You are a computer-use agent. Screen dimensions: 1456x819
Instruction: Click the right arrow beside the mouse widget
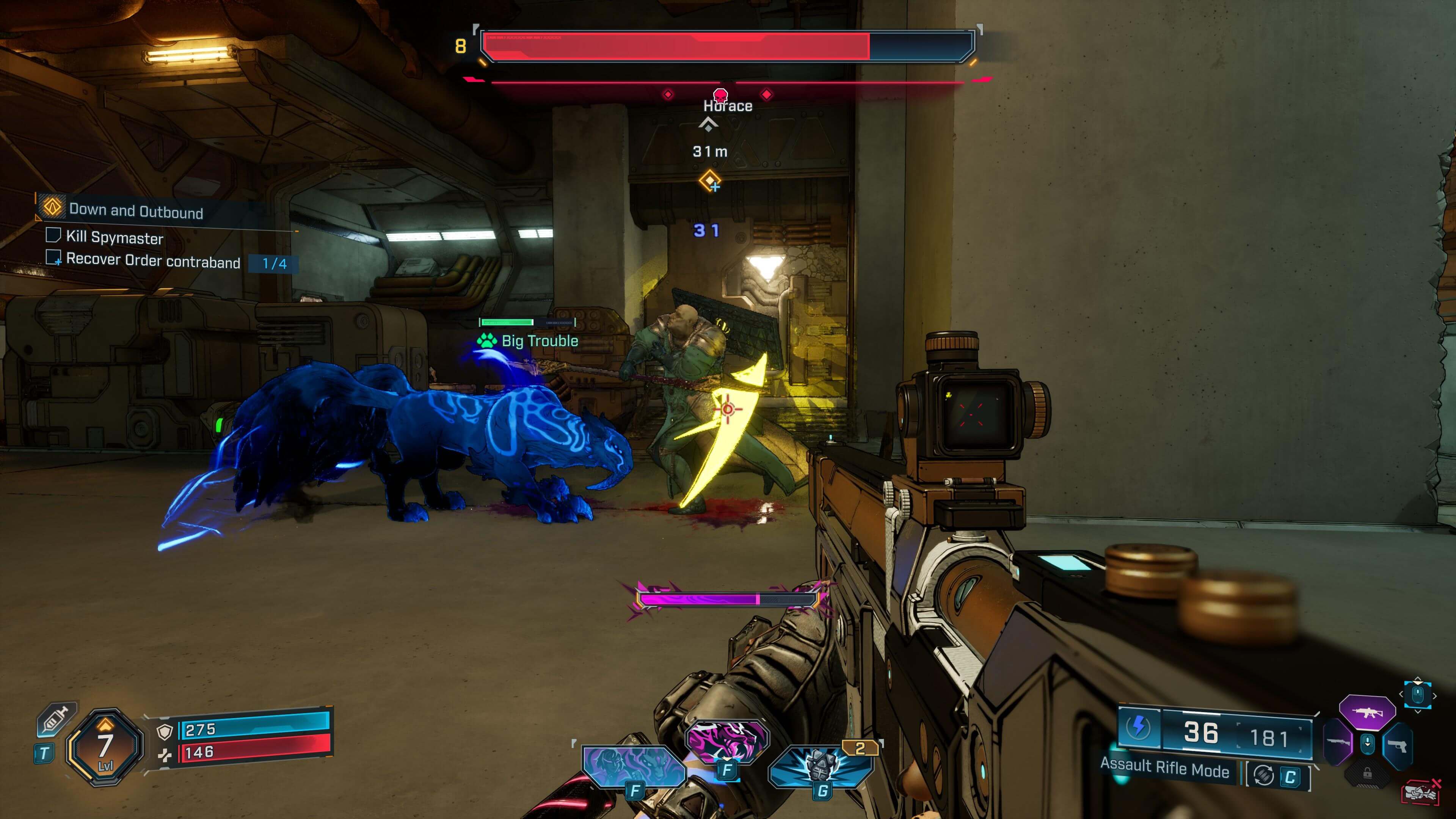1434,695
